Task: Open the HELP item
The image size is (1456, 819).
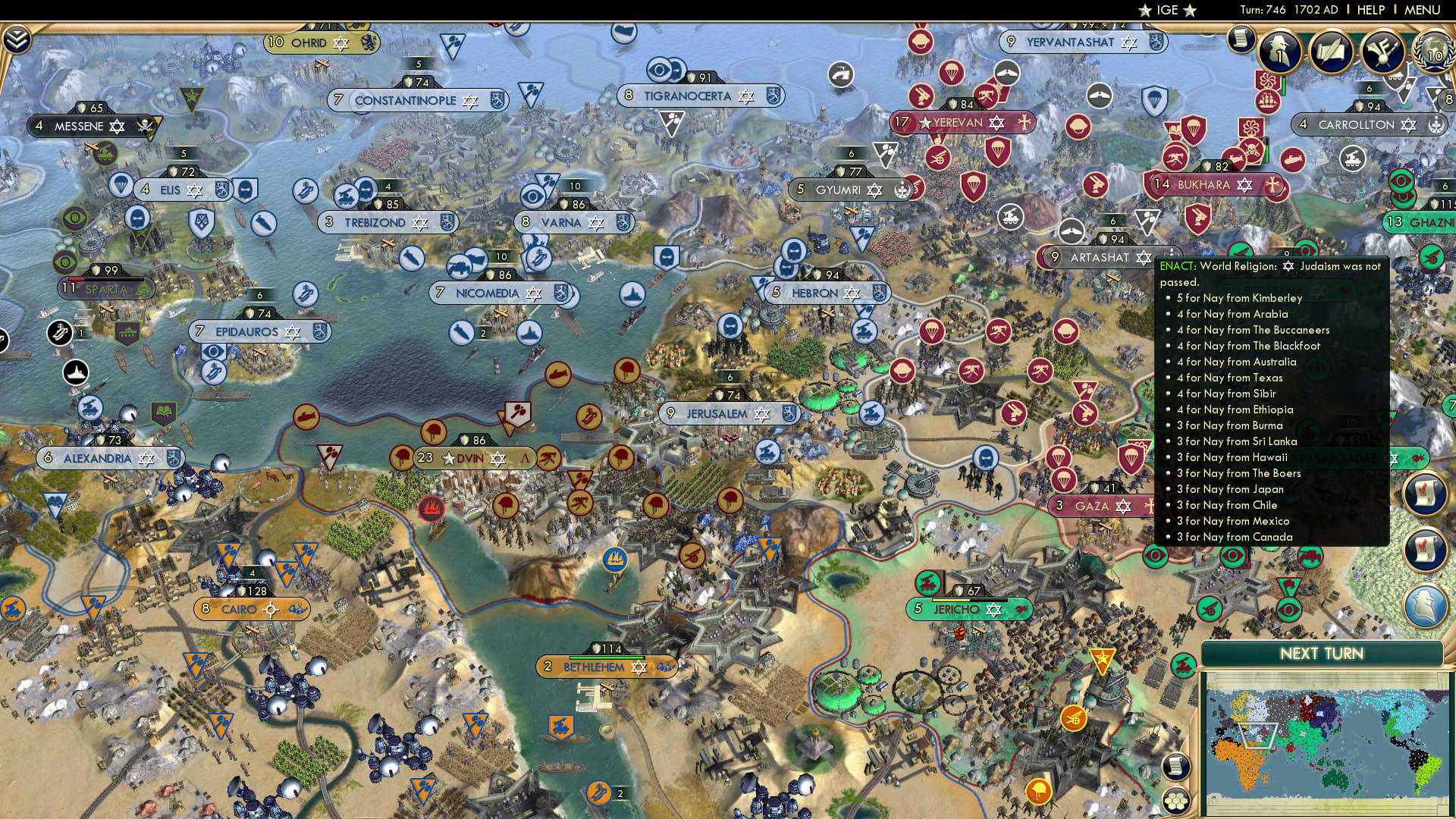Action: [1371, 9]
